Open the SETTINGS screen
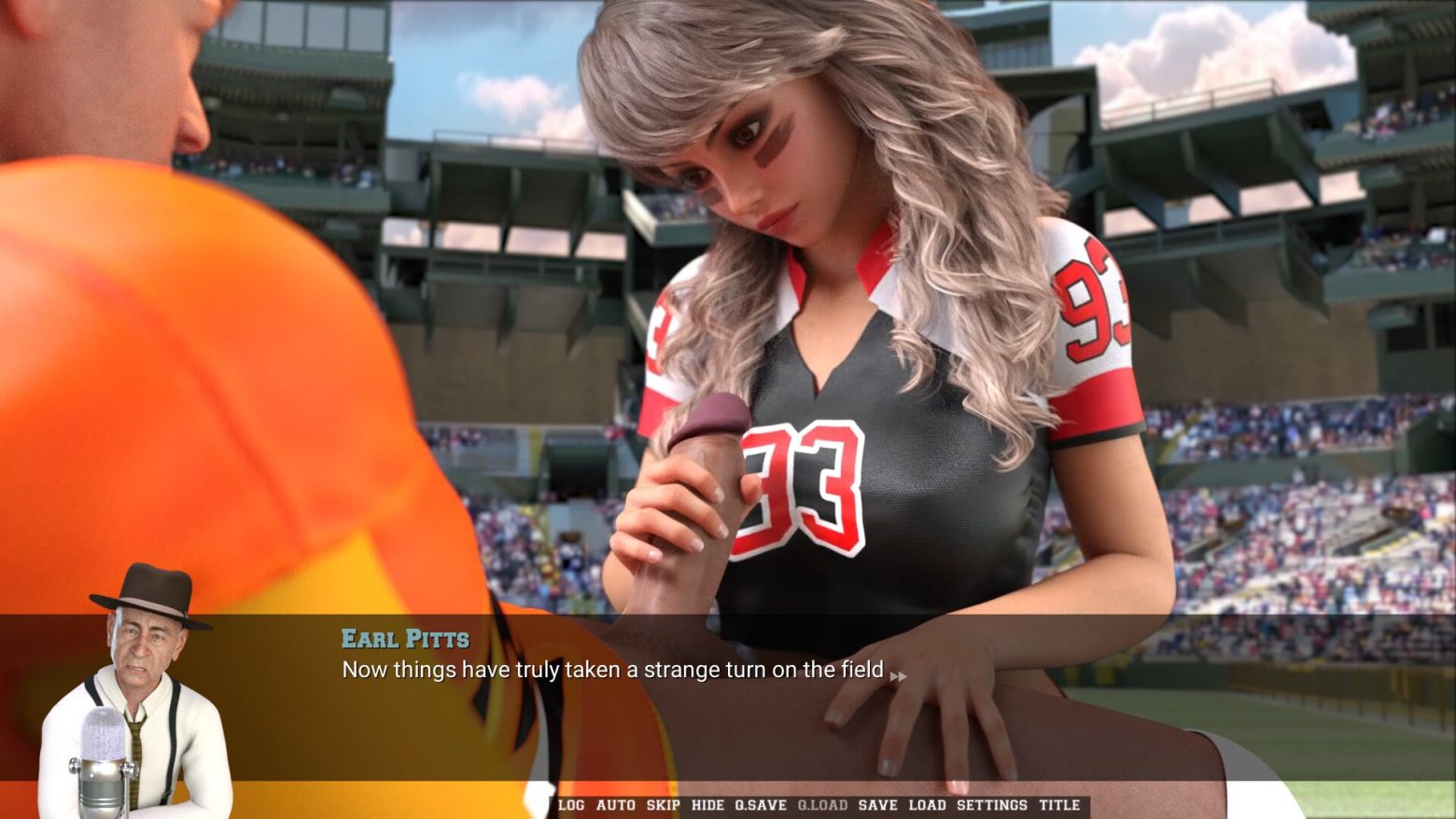The height and width of the screenshot is (819, 1456). click(x=991, y=805)
